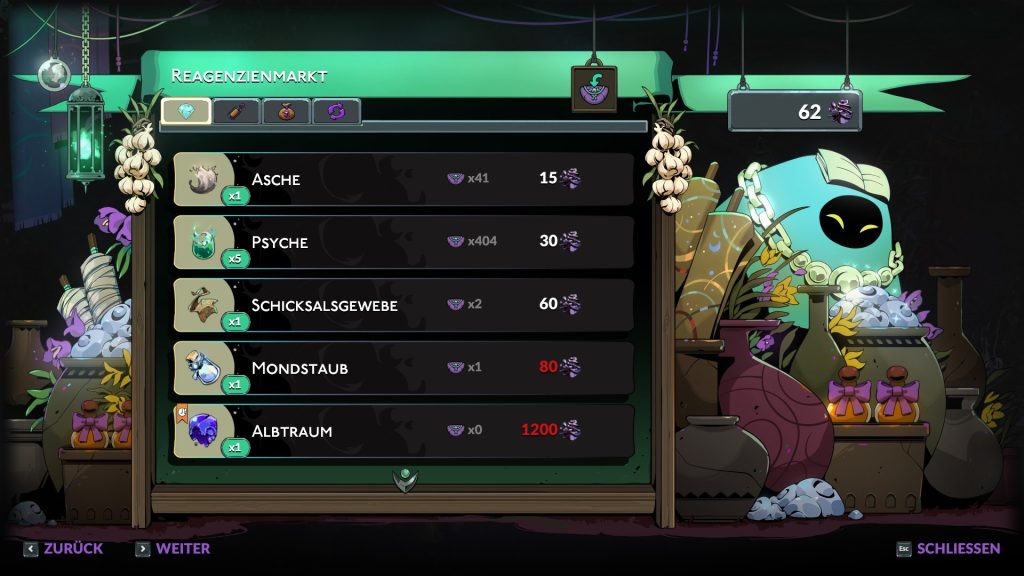
Task: Go to next page with Weiter
Action: coord(173,549)
